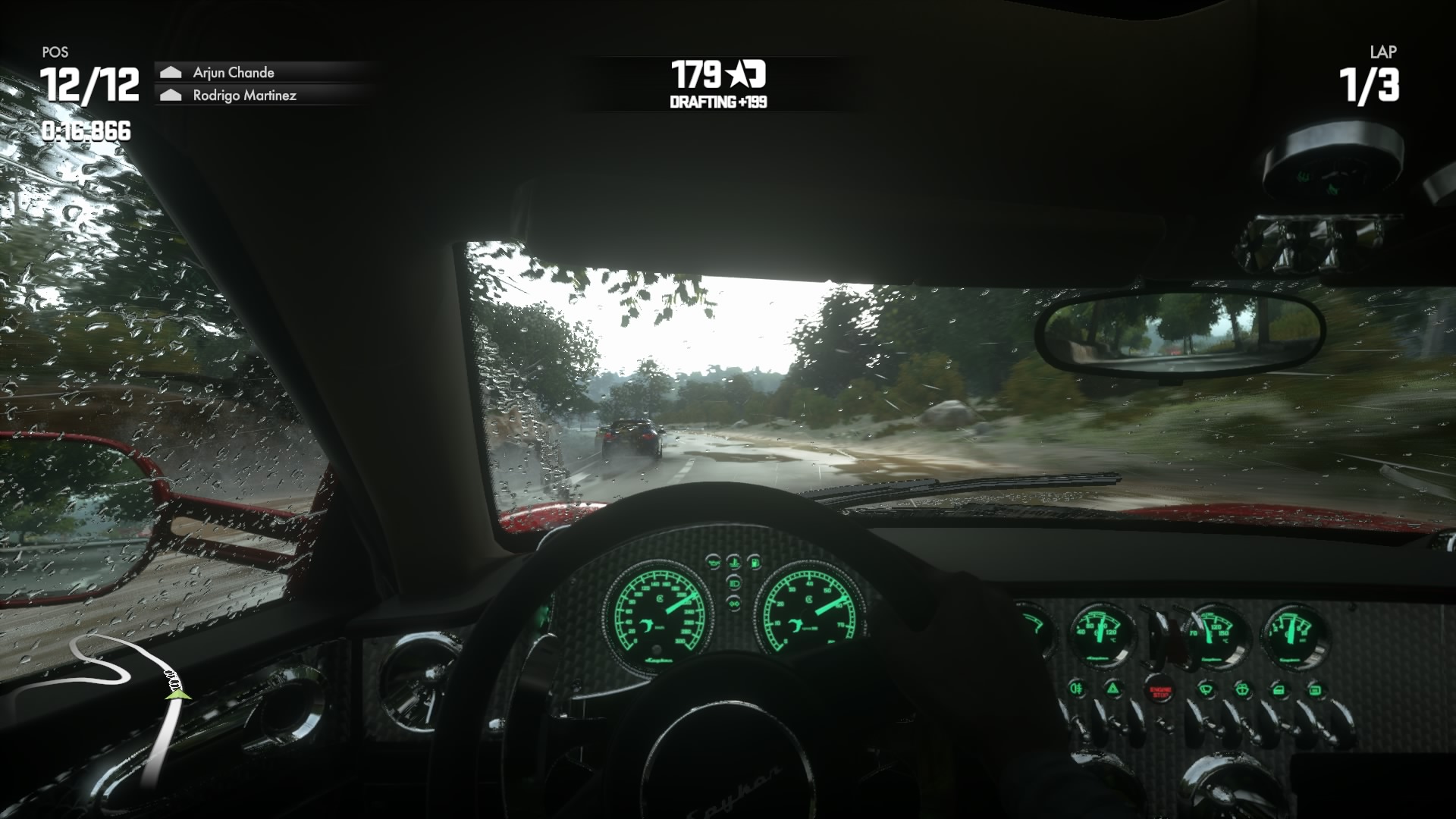Select the Rodrigo Martinez rival row

point(244,96)
